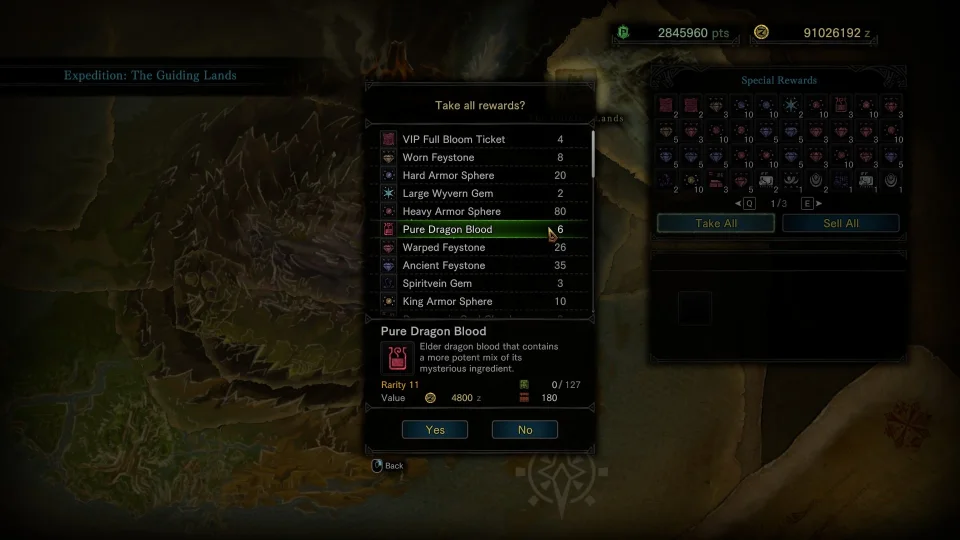Viewport: 960px width, 540px height.
Task: Click the Take All button
Action: click(x=715, y=223)
